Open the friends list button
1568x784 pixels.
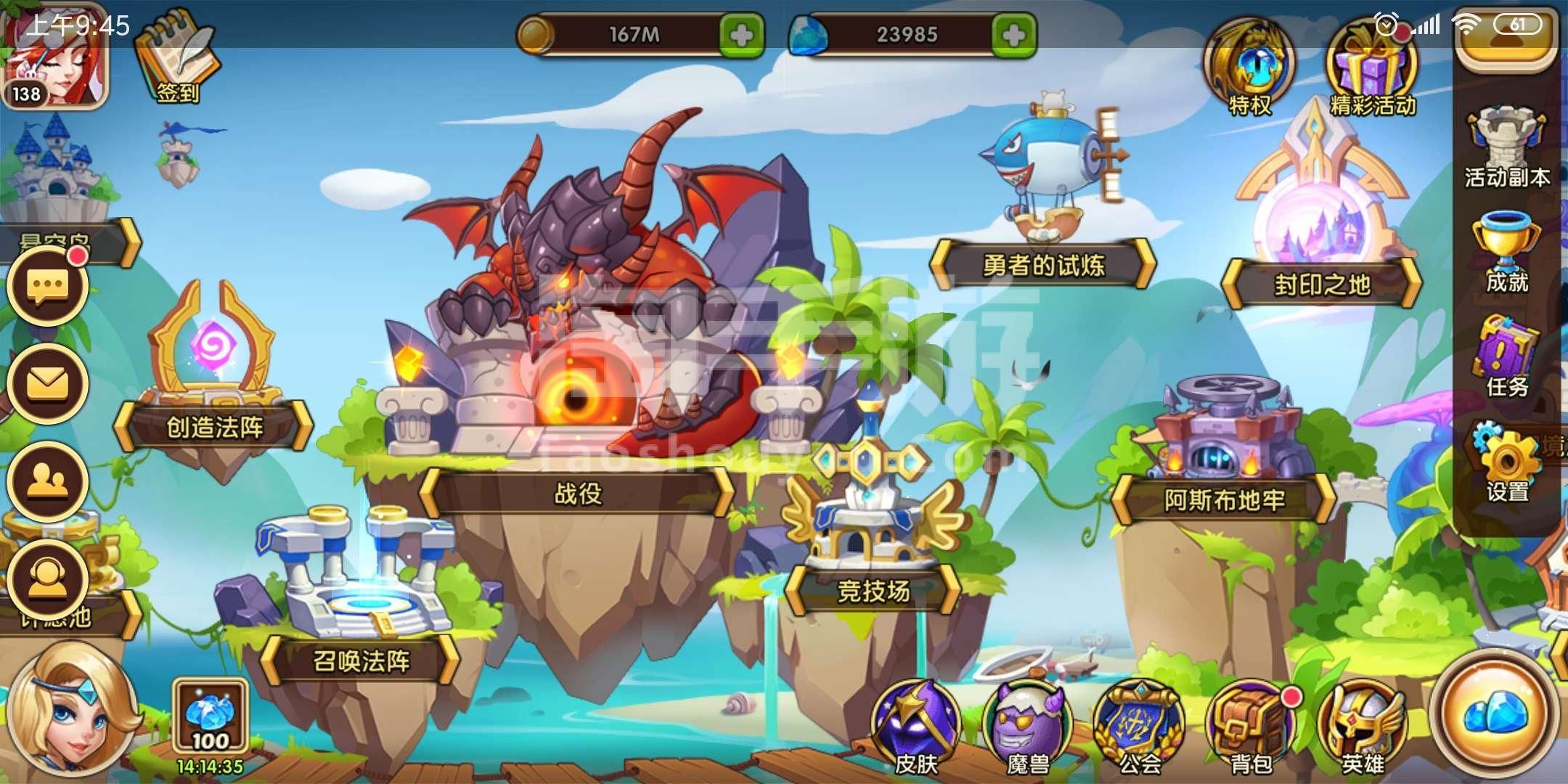(x=48, y=481)
